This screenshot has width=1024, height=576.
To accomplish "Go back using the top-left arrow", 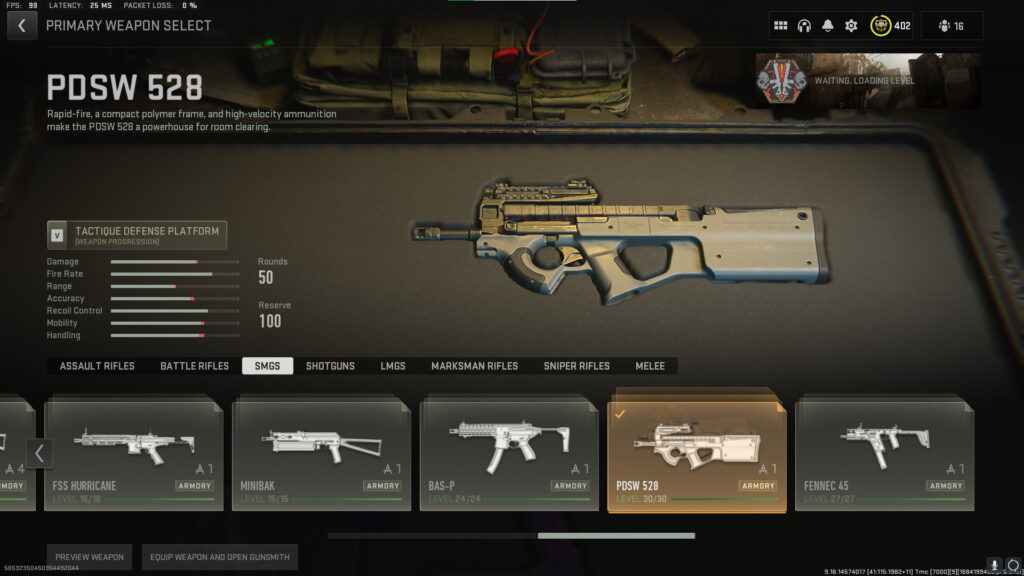I will tap(22, 25).
